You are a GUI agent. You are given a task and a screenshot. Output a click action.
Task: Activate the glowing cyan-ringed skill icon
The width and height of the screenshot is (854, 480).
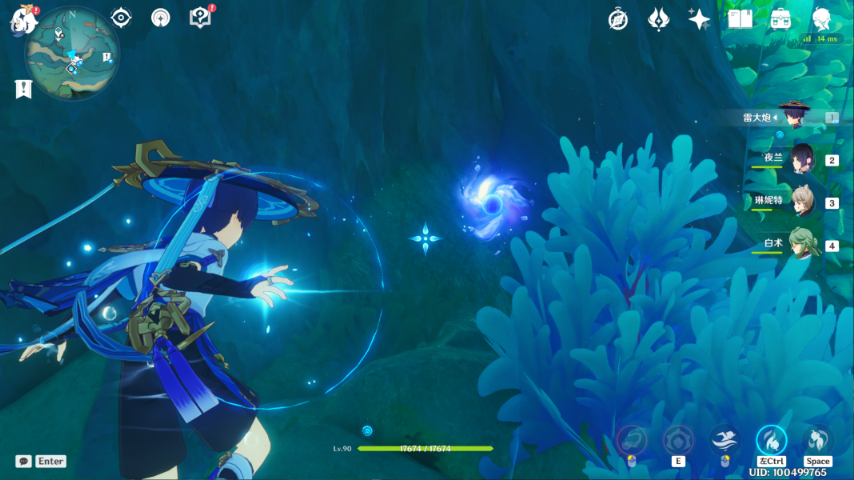point(771,439)
